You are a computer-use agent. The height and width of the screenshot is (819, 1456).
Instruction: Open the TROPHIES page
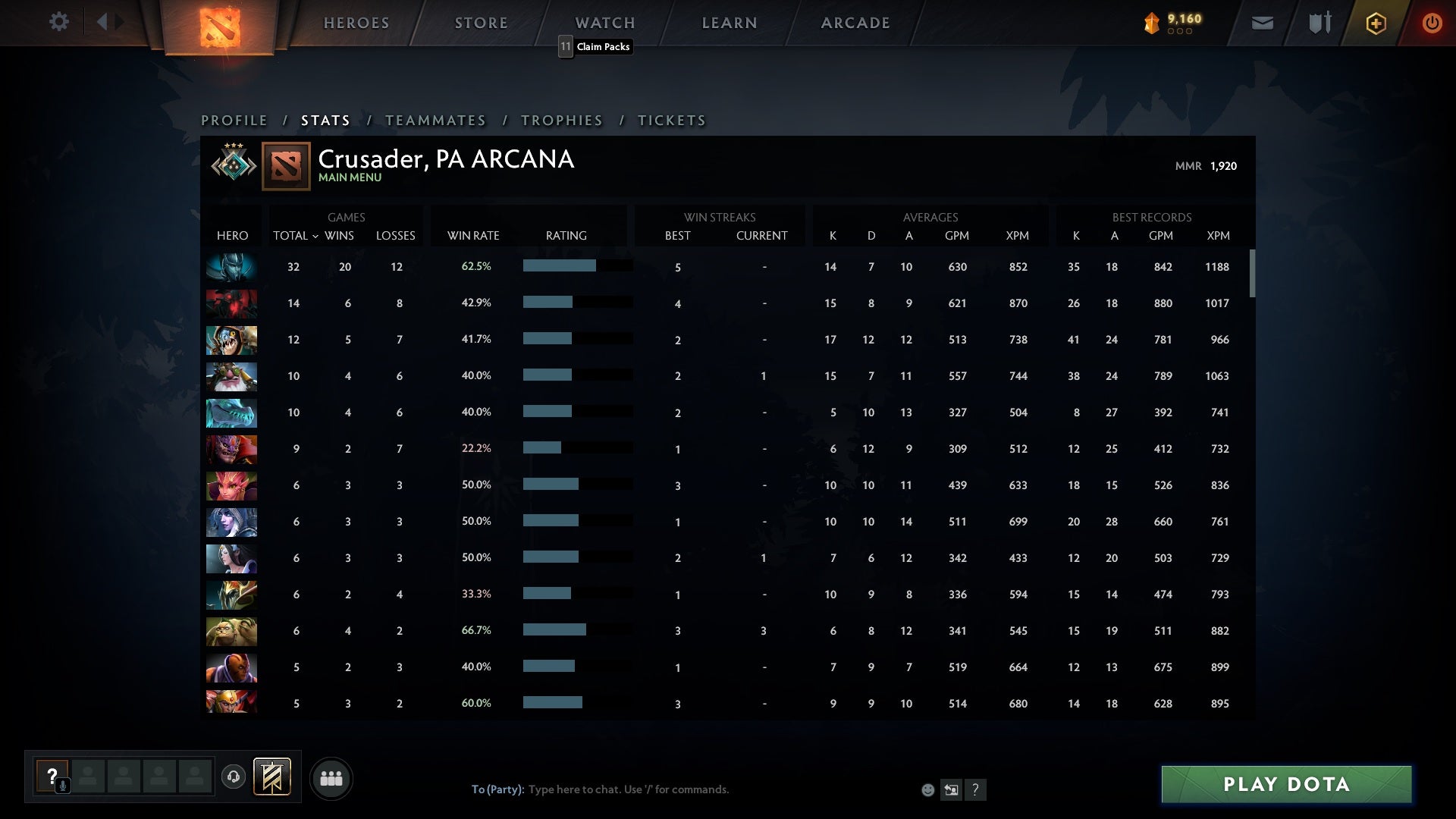click(561, 120)
